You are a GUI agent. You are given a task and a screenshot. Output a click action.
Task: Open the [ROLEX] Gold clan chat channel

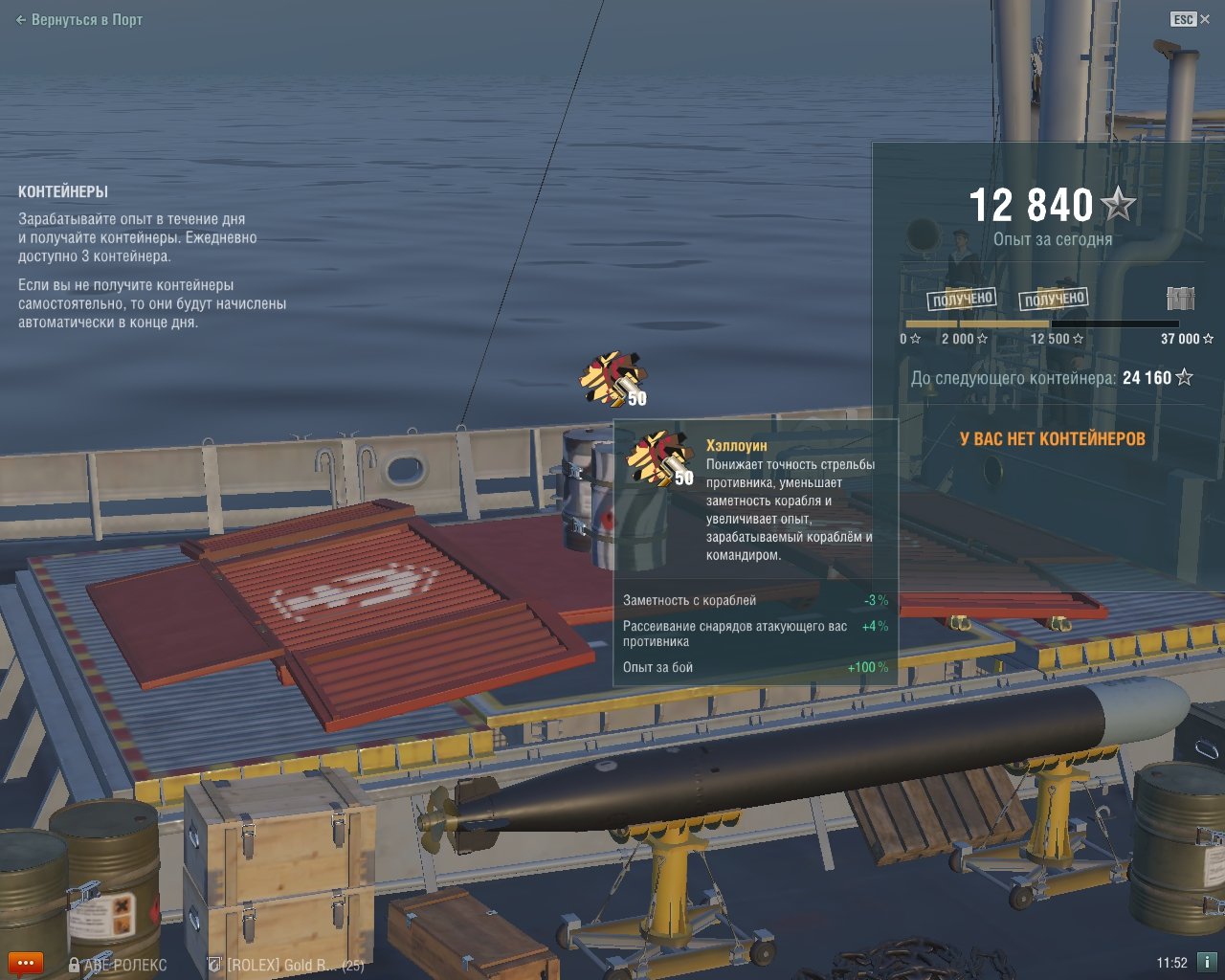coord(285,965)
